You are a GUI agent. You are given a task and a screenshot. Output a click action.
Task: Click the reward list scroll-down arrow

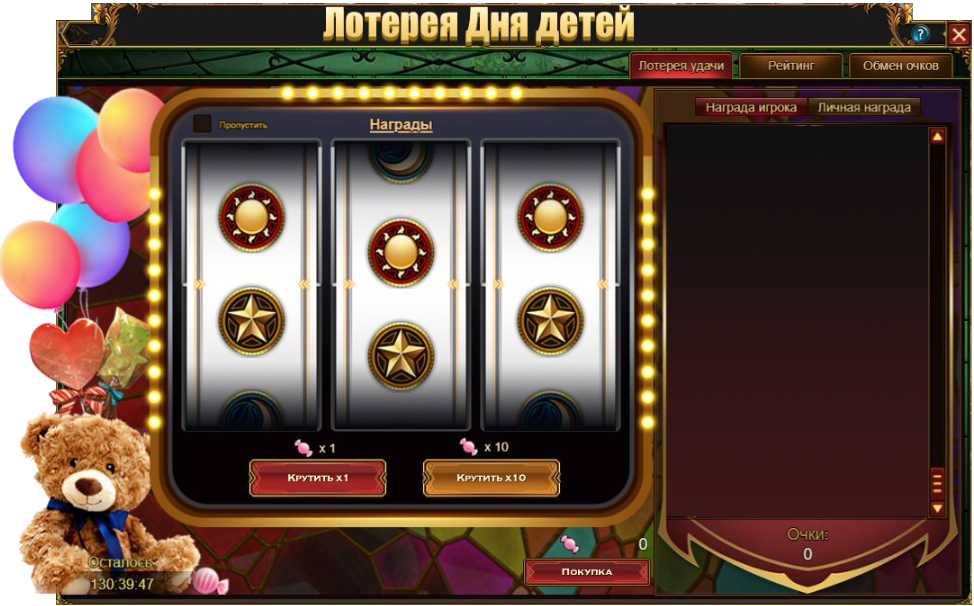pyautogui.click(x=937, y=508)
